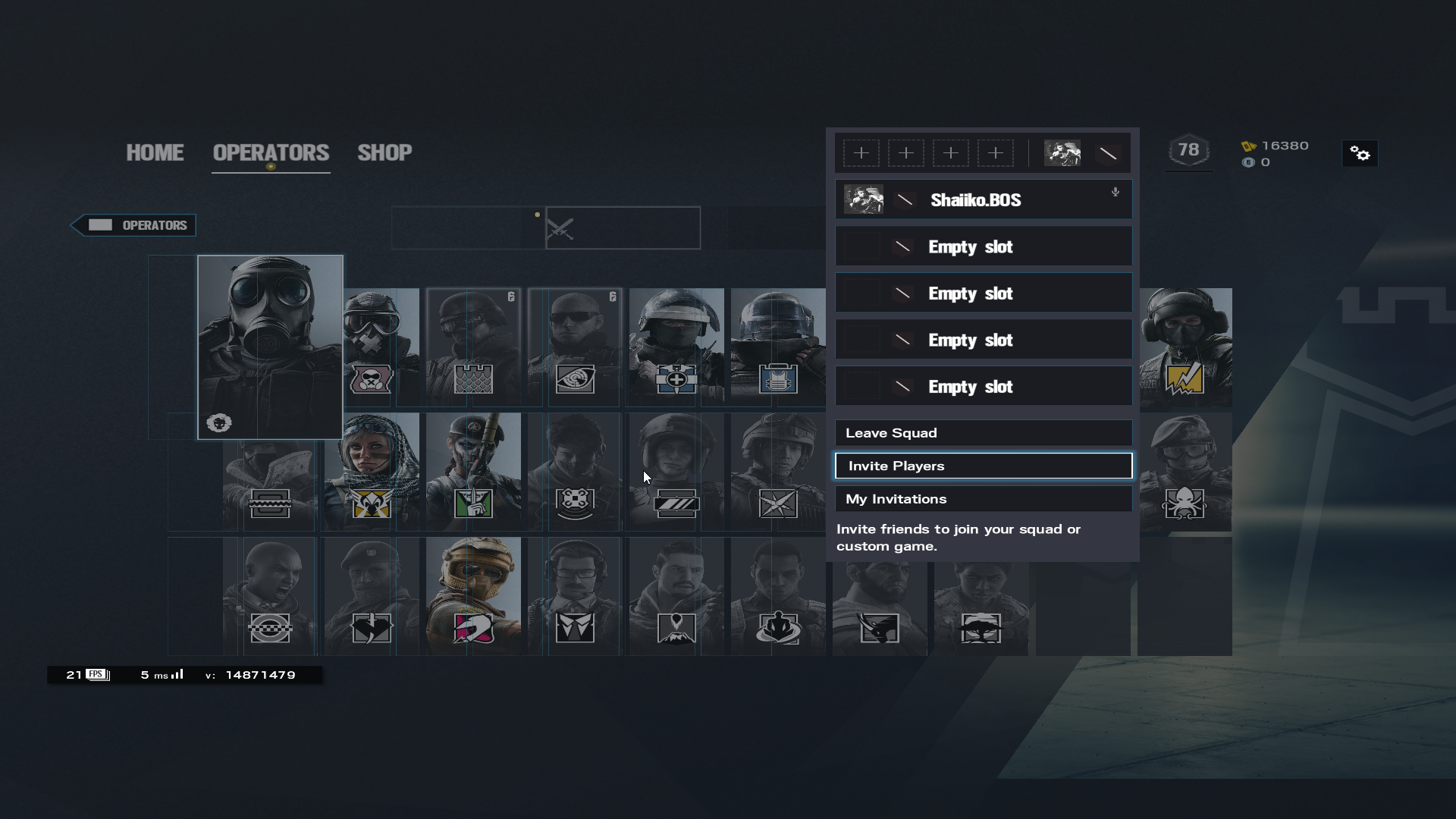Image resolution: width=1456 pixels, height=819 pixels.
Task: Open the OPERATORS tab
Action: pos(271,152)
